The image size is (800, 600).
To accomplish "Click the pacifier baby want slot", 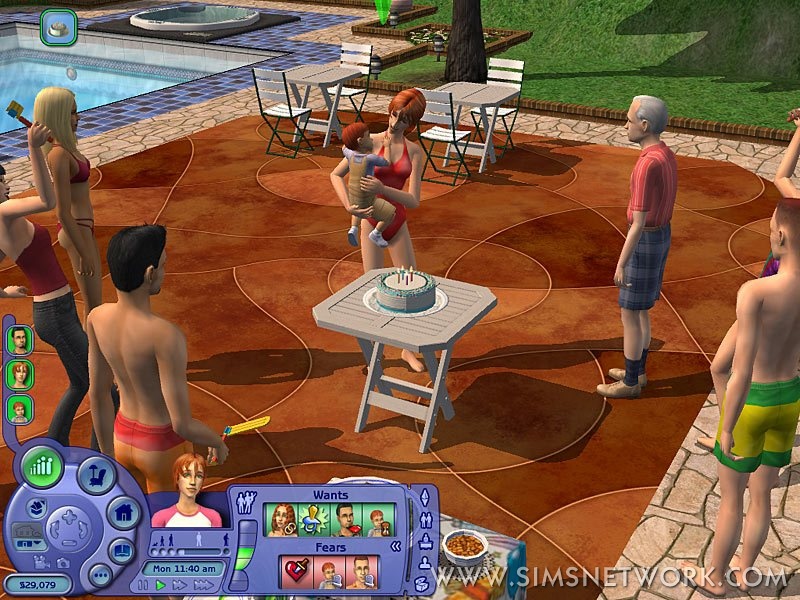I will click(x=313, y=520).
